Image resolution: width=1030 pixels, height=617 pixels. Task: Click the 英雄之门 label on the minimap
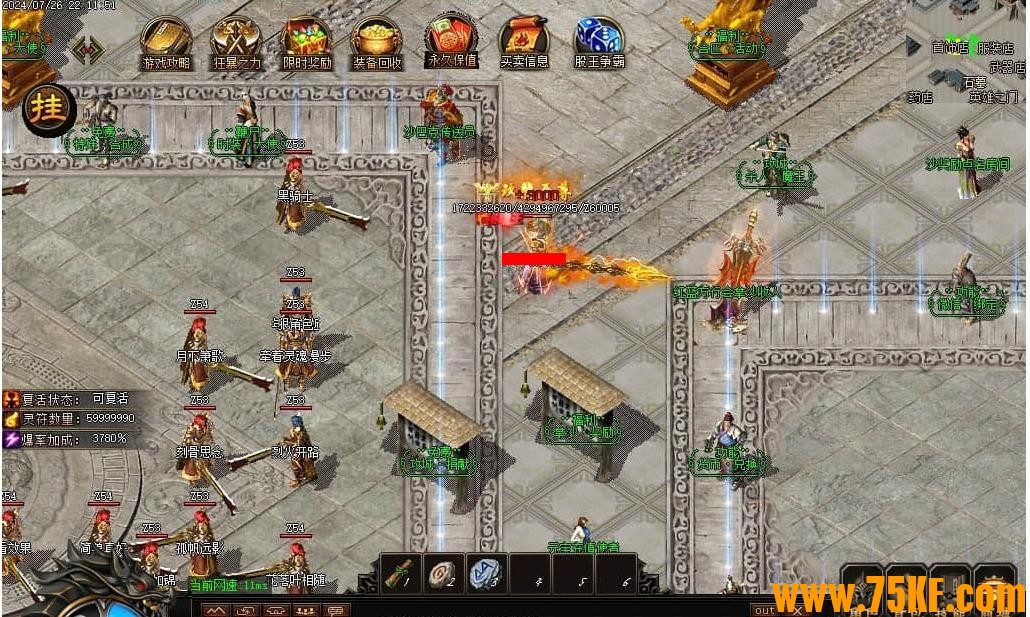tap(992, 98)
